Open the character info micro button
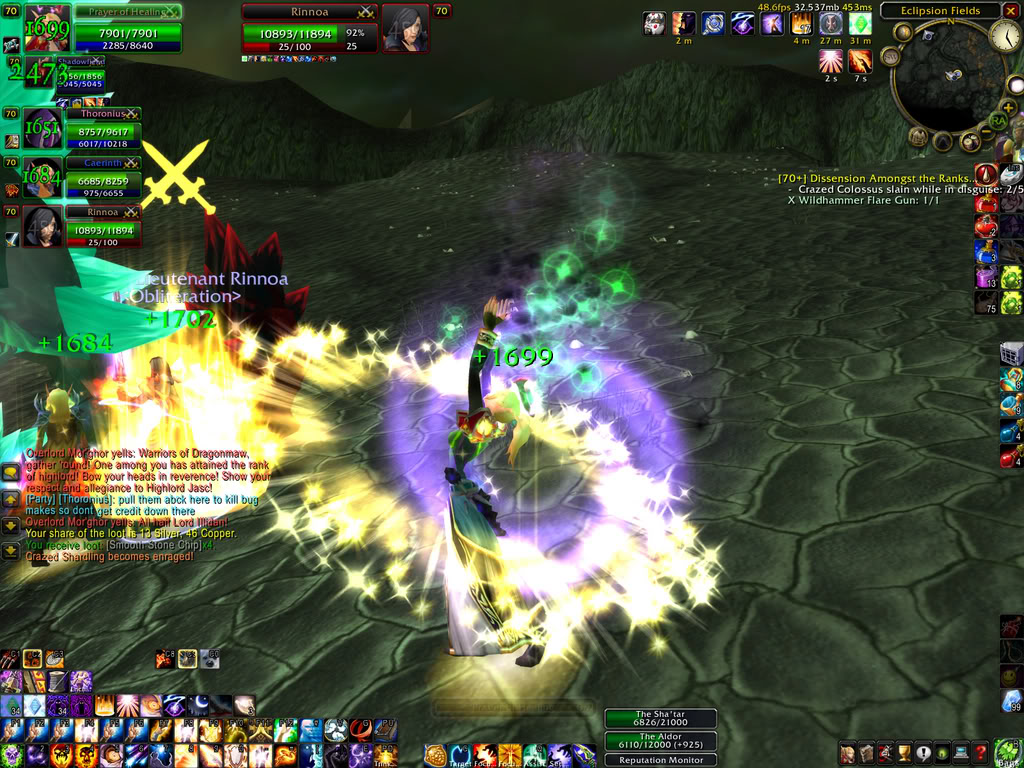Screen dimensions: 1024x768 [848, 753]
